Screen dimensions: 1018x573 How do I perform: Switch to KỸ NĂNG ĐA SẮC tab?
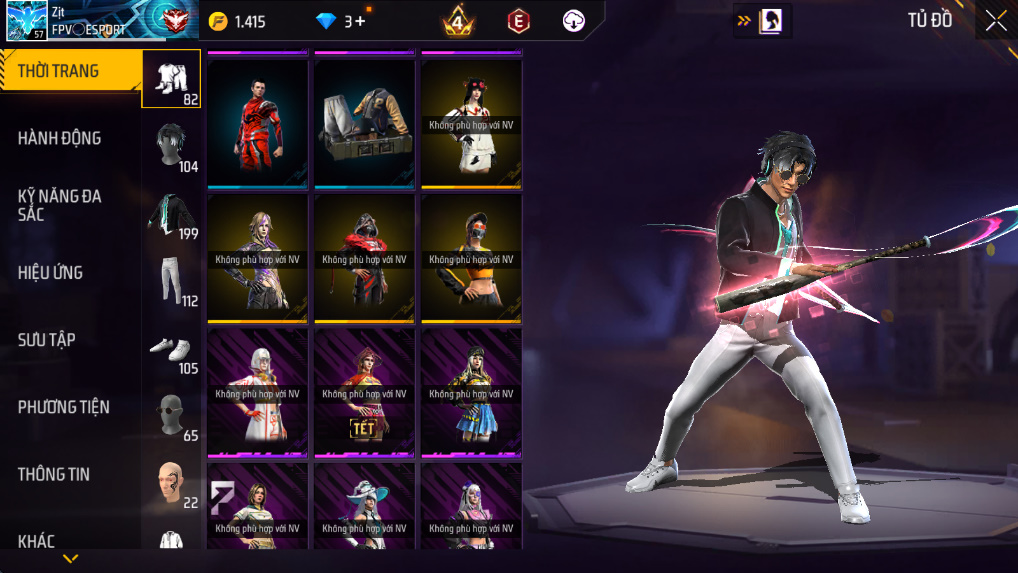[60, 205]
